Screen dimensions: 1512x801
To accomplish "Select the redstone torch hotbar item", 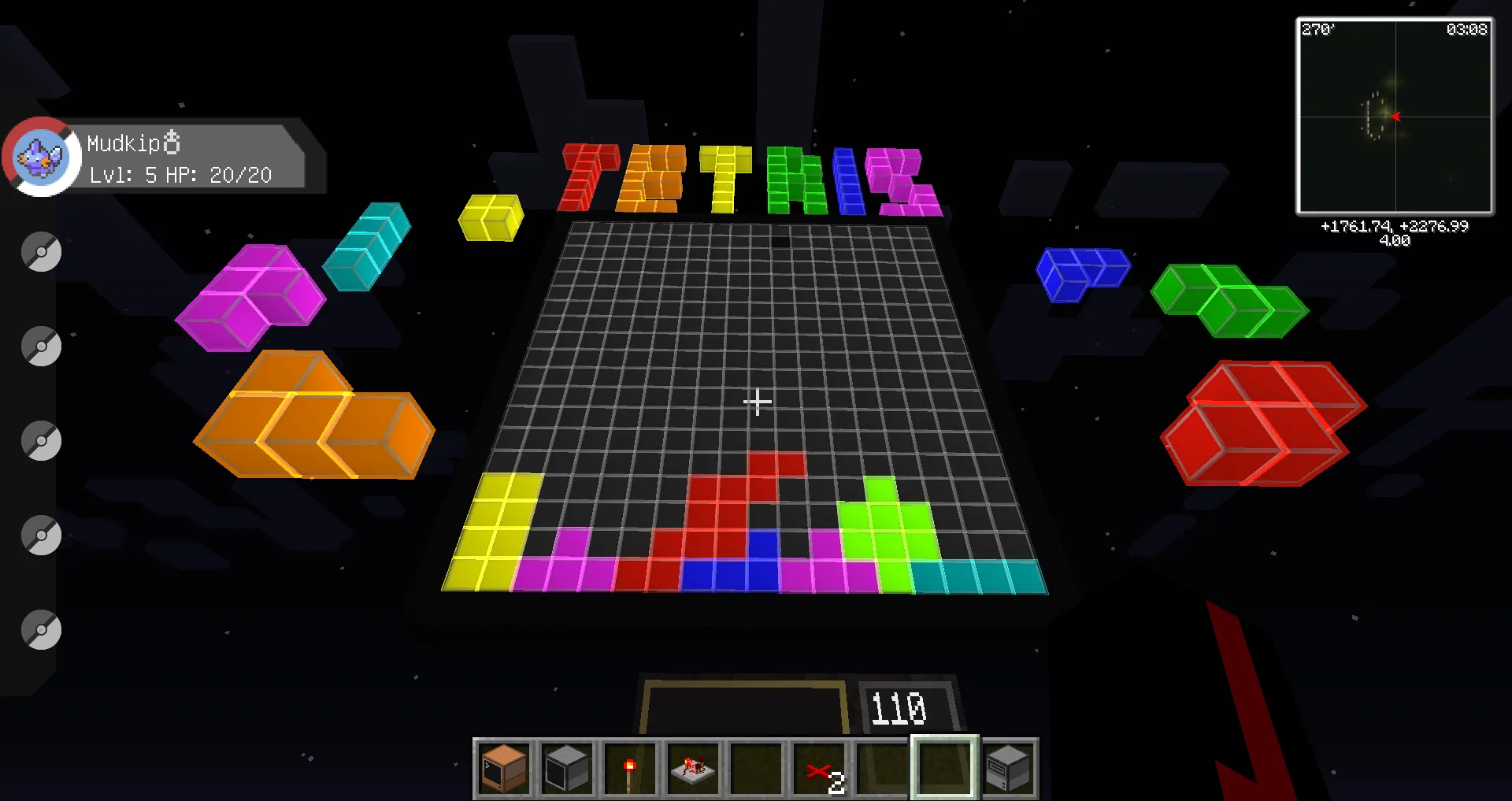I will point(629,768).
